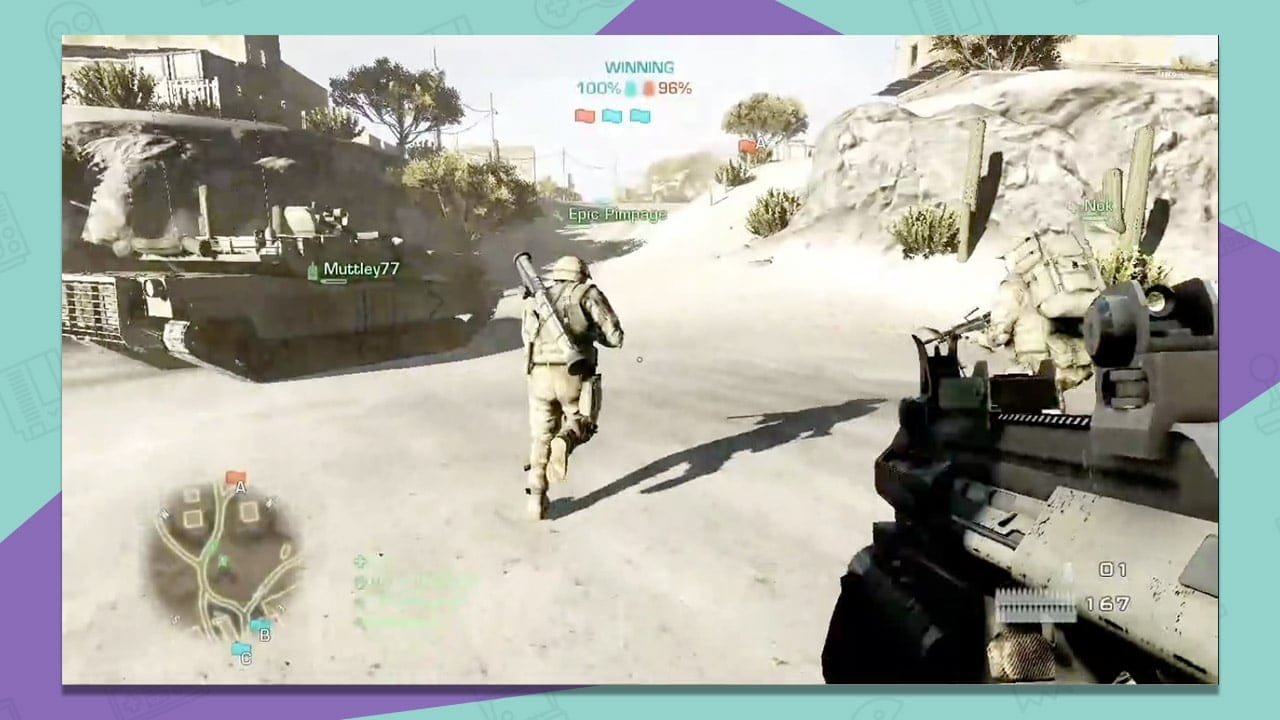This screenshot has width=1280, height=720.
Task: Click the red enemy flag icon under WINNING
Action: 585,115
